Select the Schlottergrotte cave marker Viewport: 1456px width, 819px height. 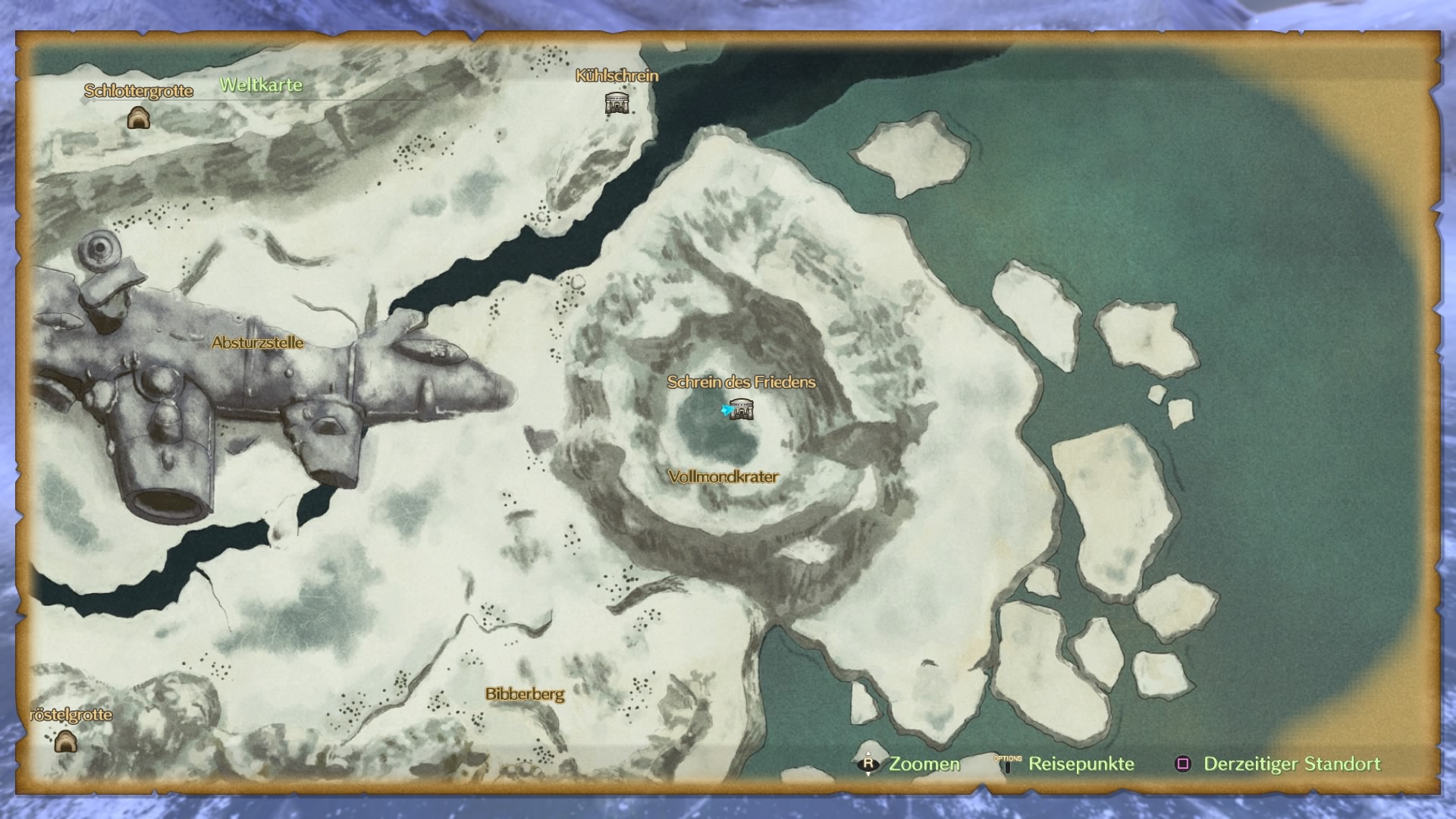138,118
